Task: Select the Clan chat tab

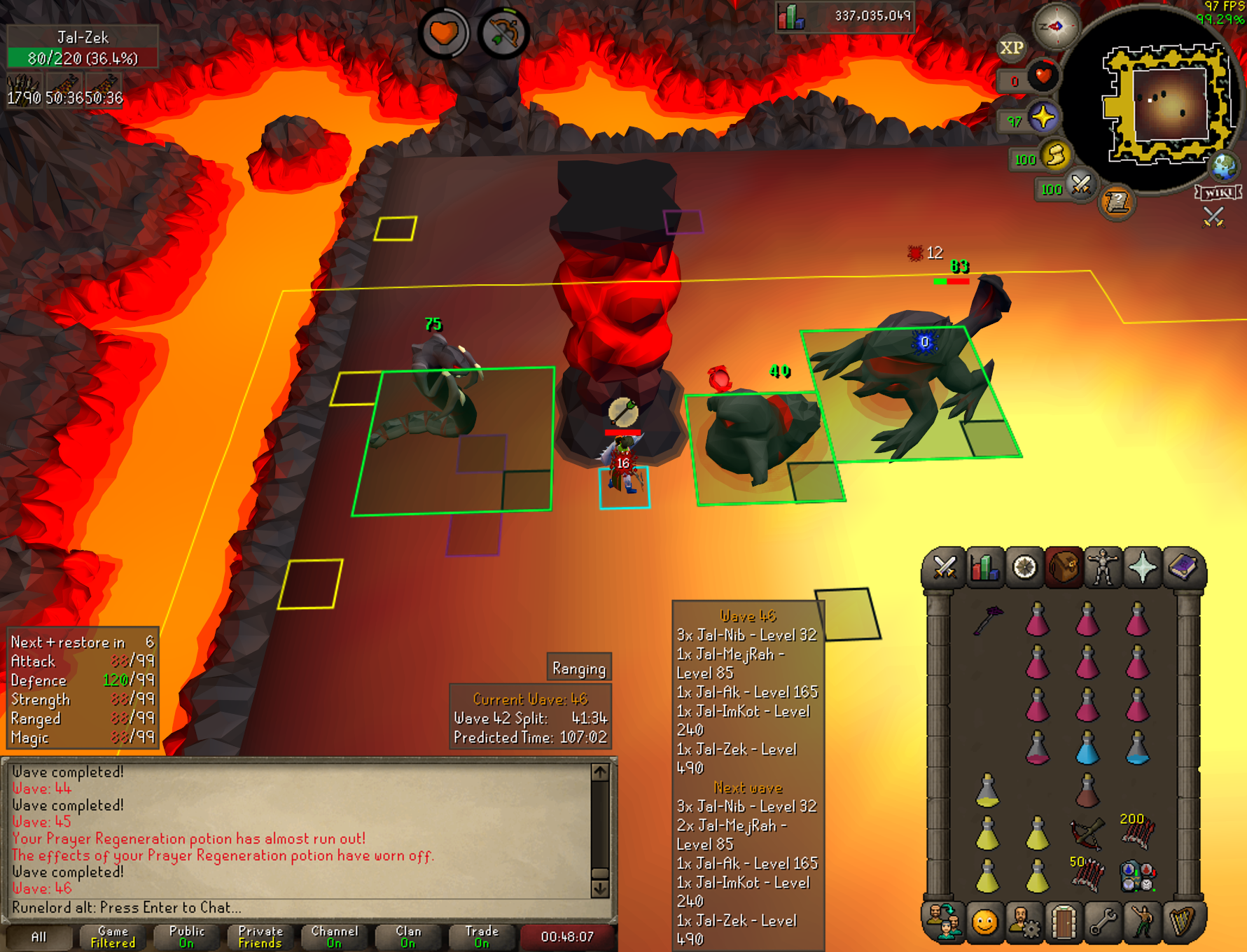Action: click(x=408, y=937)
